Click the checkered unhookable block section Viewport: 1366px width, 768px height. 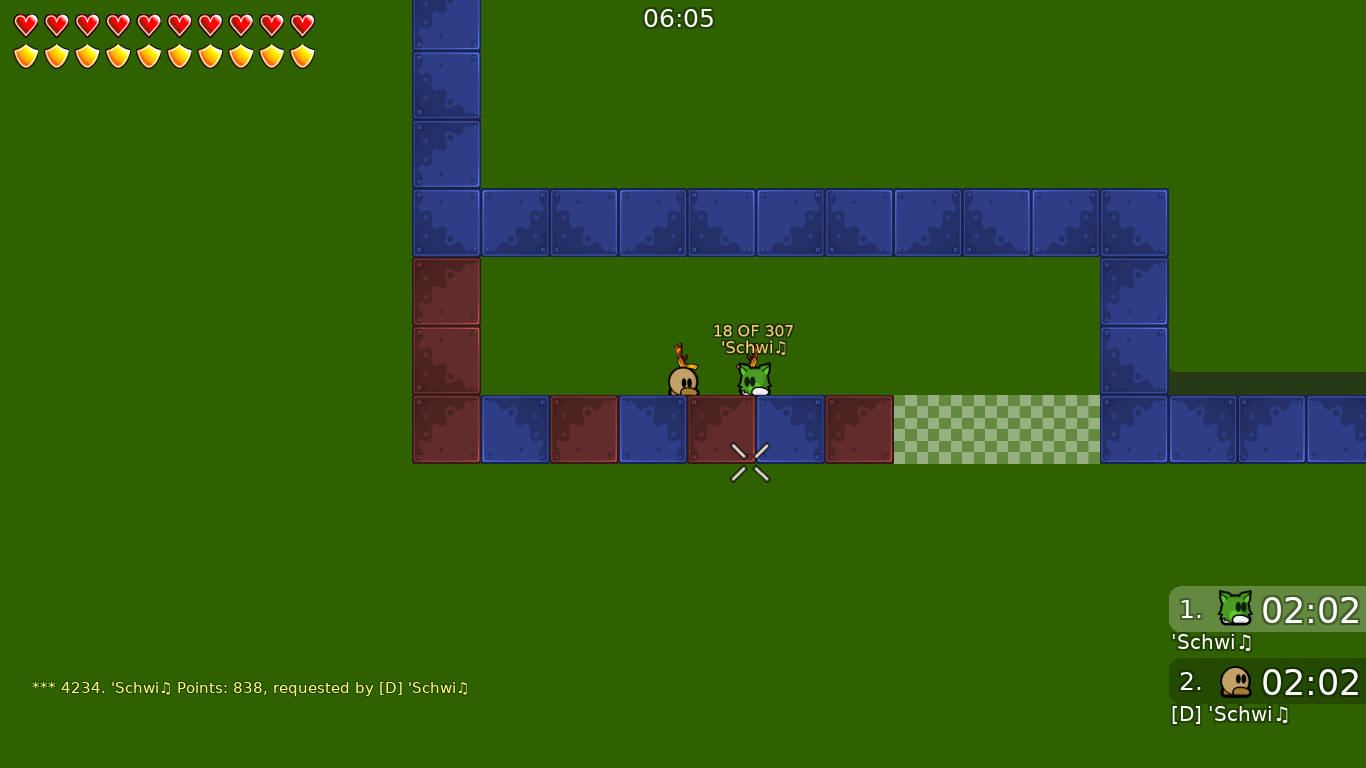pos(996,428)
